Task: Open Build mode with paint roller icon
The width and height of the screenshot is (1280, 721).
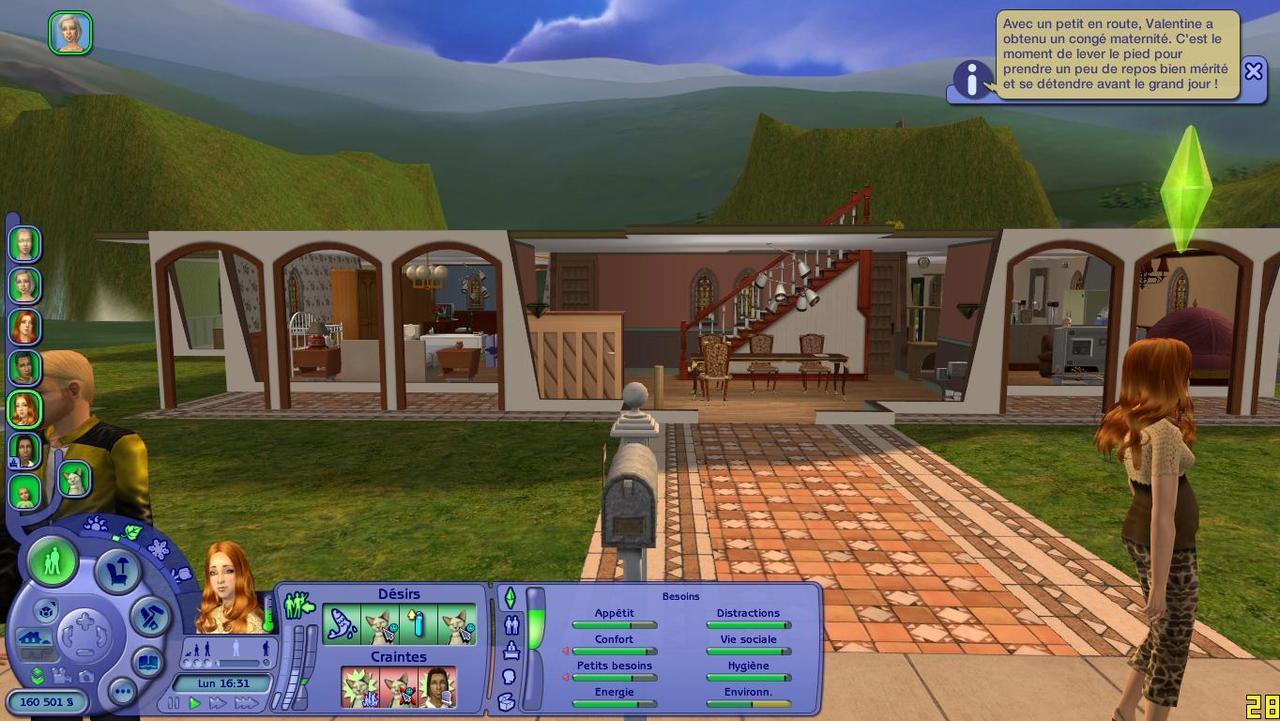Action: click(x=150, y=616)
